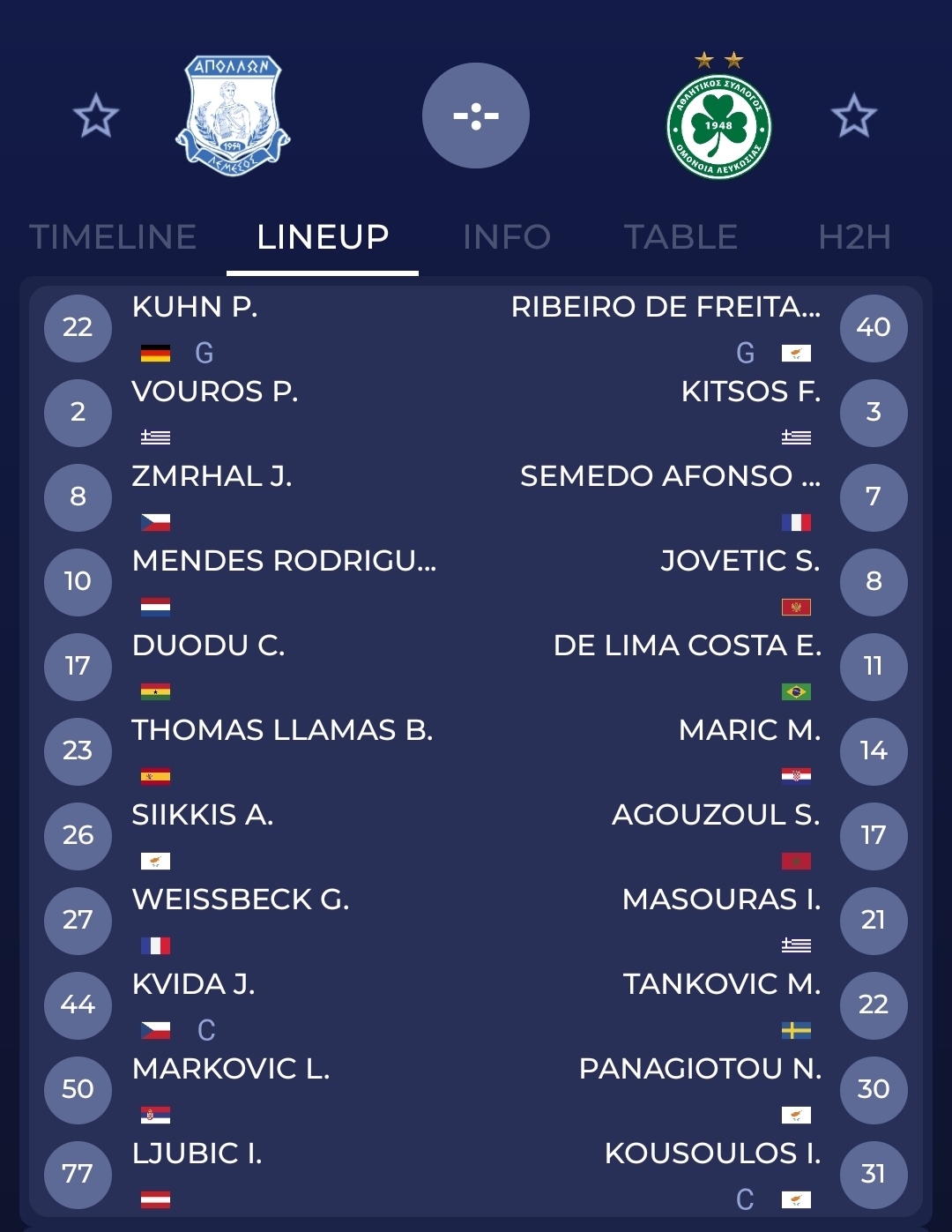The image size is (952, 1232).
Task: Switch to the Timeline tab
Action: tap(113, 237)
